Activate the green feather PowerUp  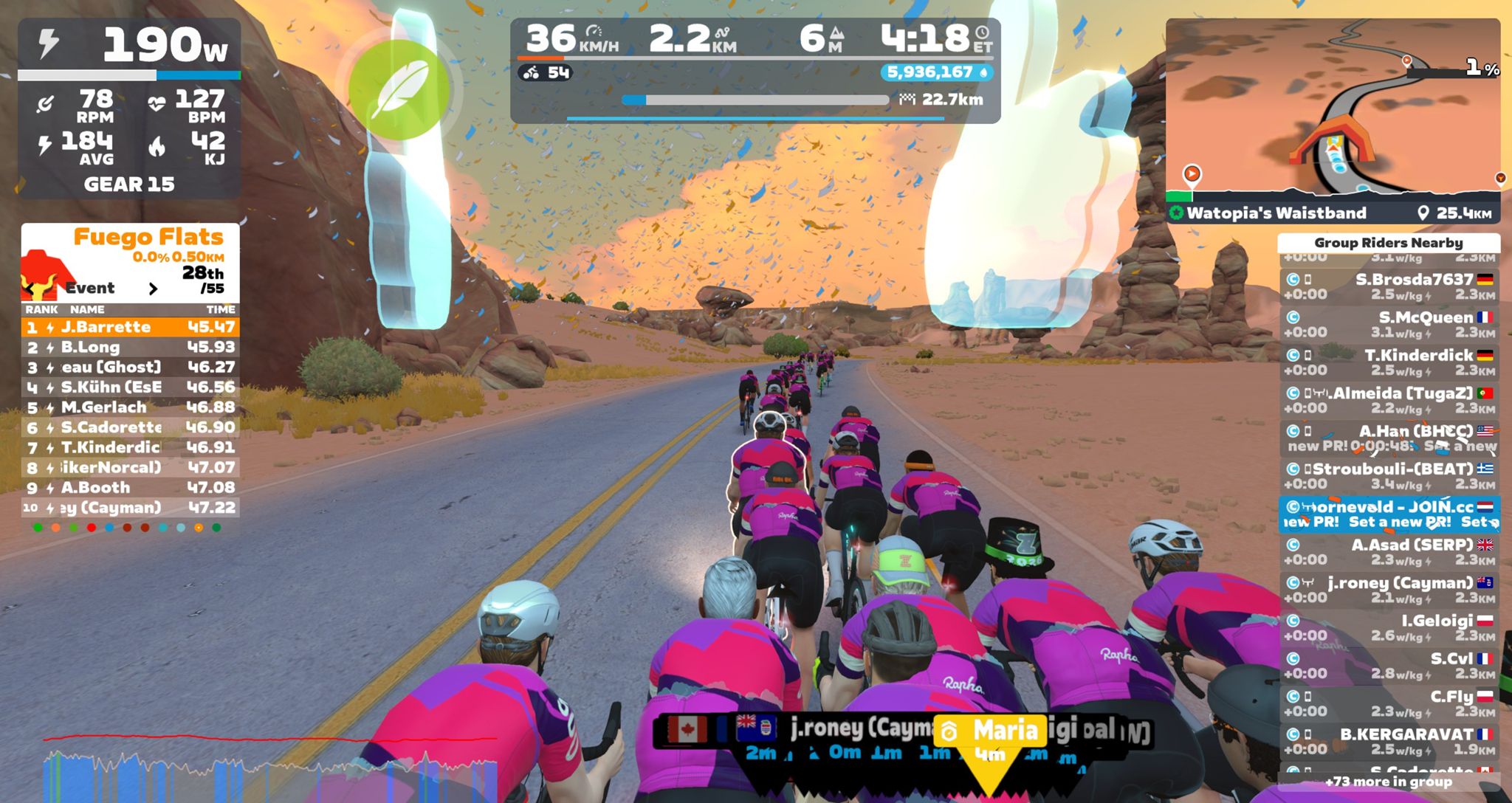(x=399, y=90)
